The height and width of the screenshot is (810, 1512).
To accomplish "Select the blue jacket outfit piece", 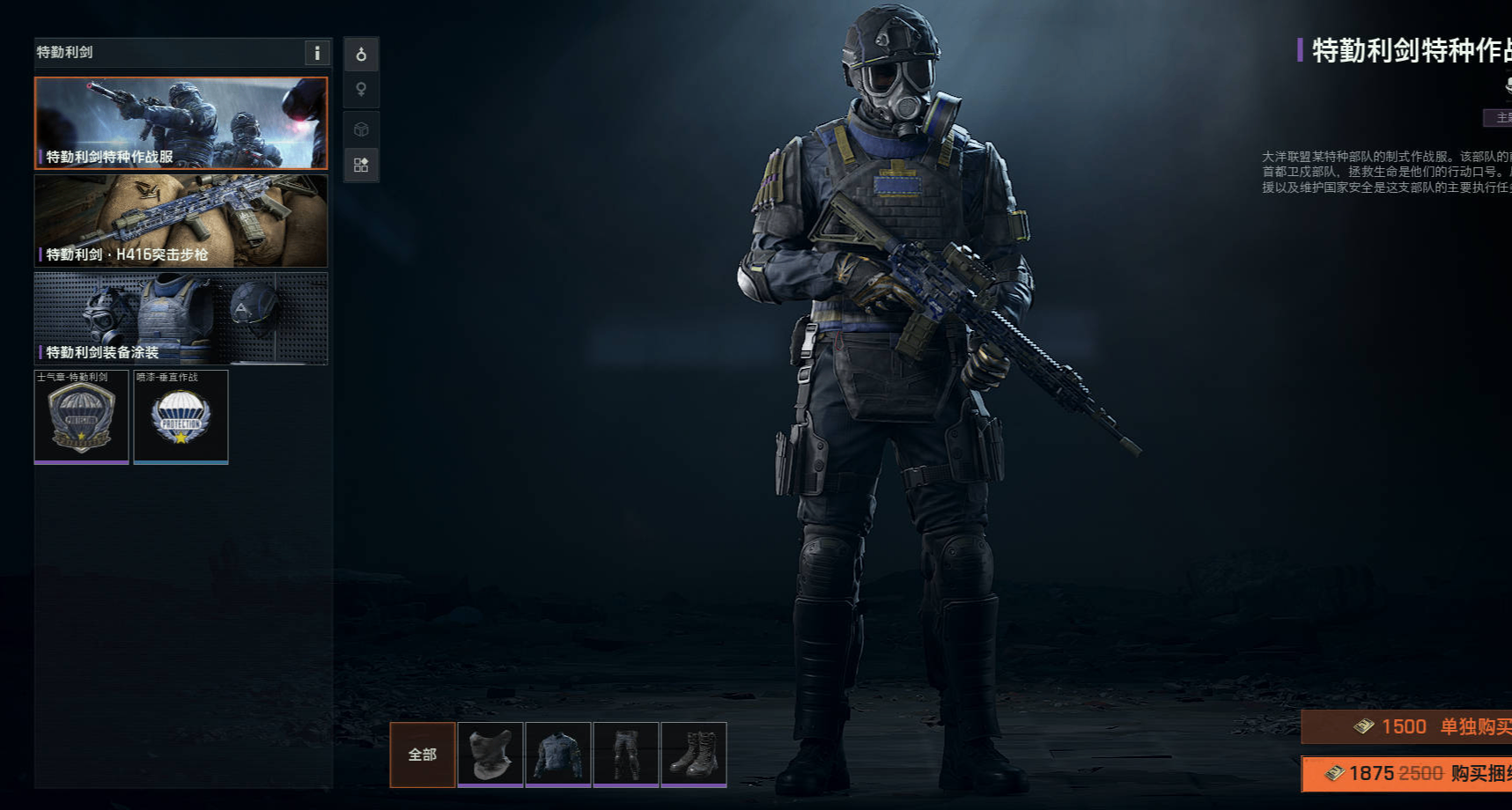I will pos(558,755).
